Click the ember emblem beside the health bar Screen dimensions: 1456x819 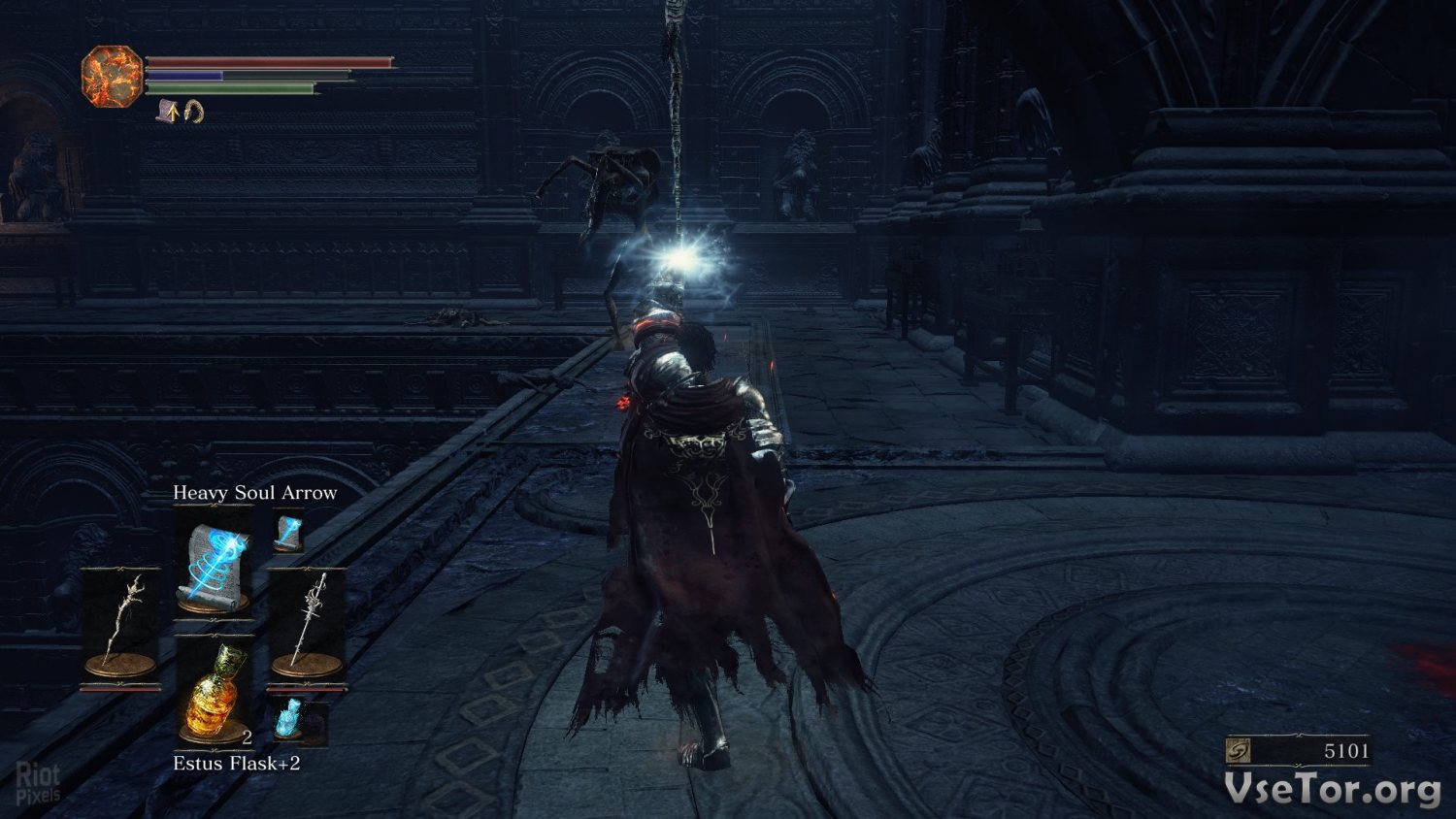112,77
